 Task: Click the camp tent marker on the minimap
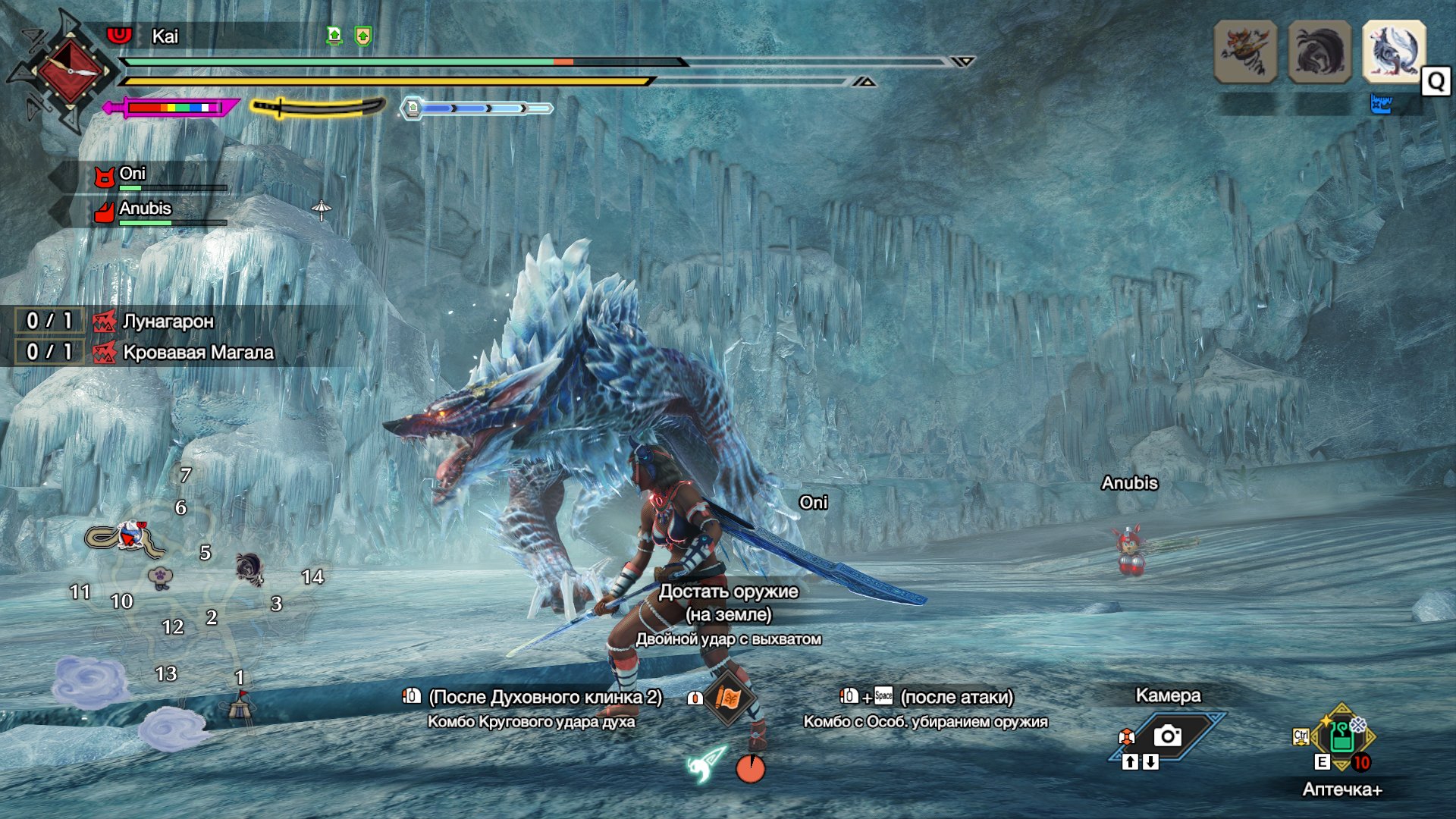[240, 707]
